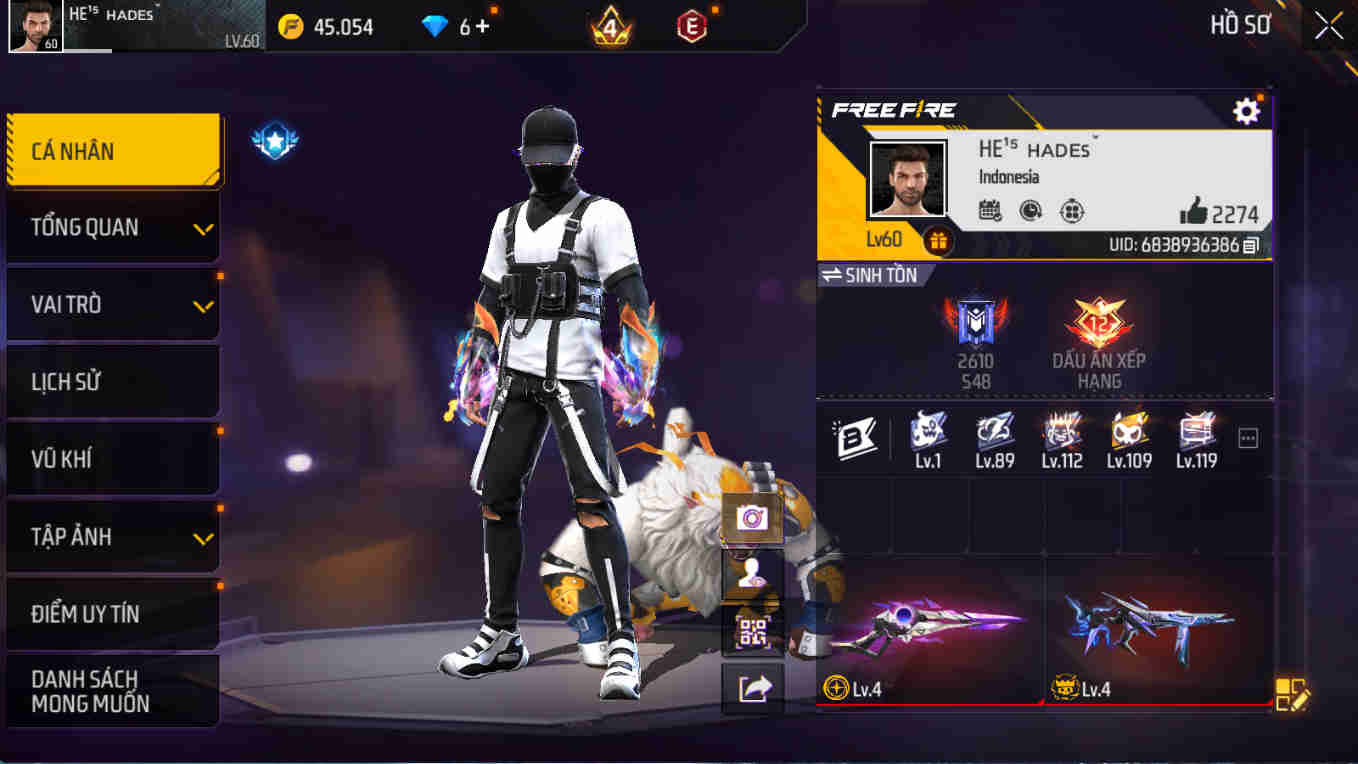This screenshot has height=764, width=1358.
Task: Open the LỊCH SỬ tab
Action: pos(112,381)
